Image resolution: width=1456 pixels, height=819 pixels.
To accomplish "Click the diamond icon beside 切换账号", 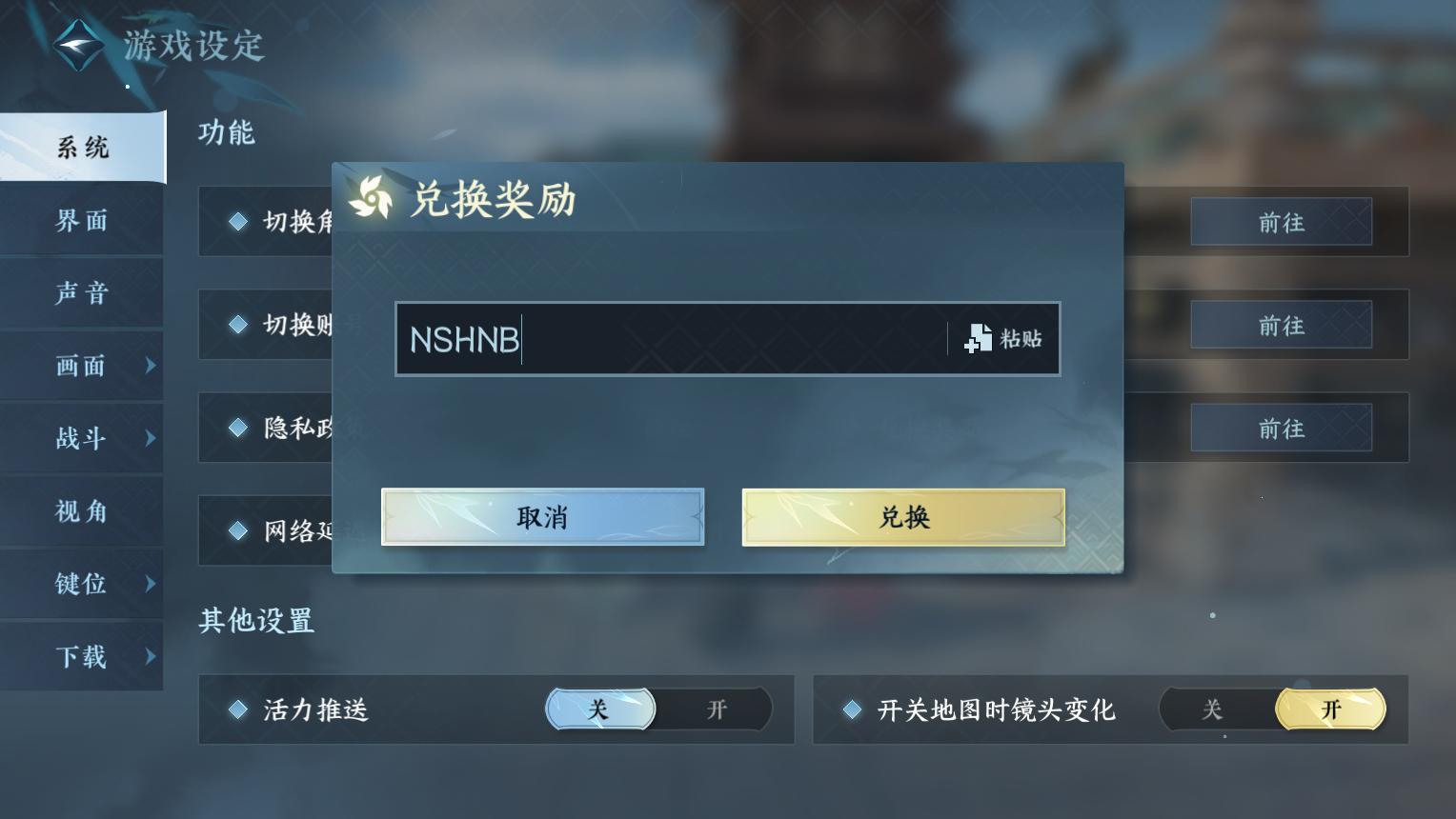I will click(238, 324).
